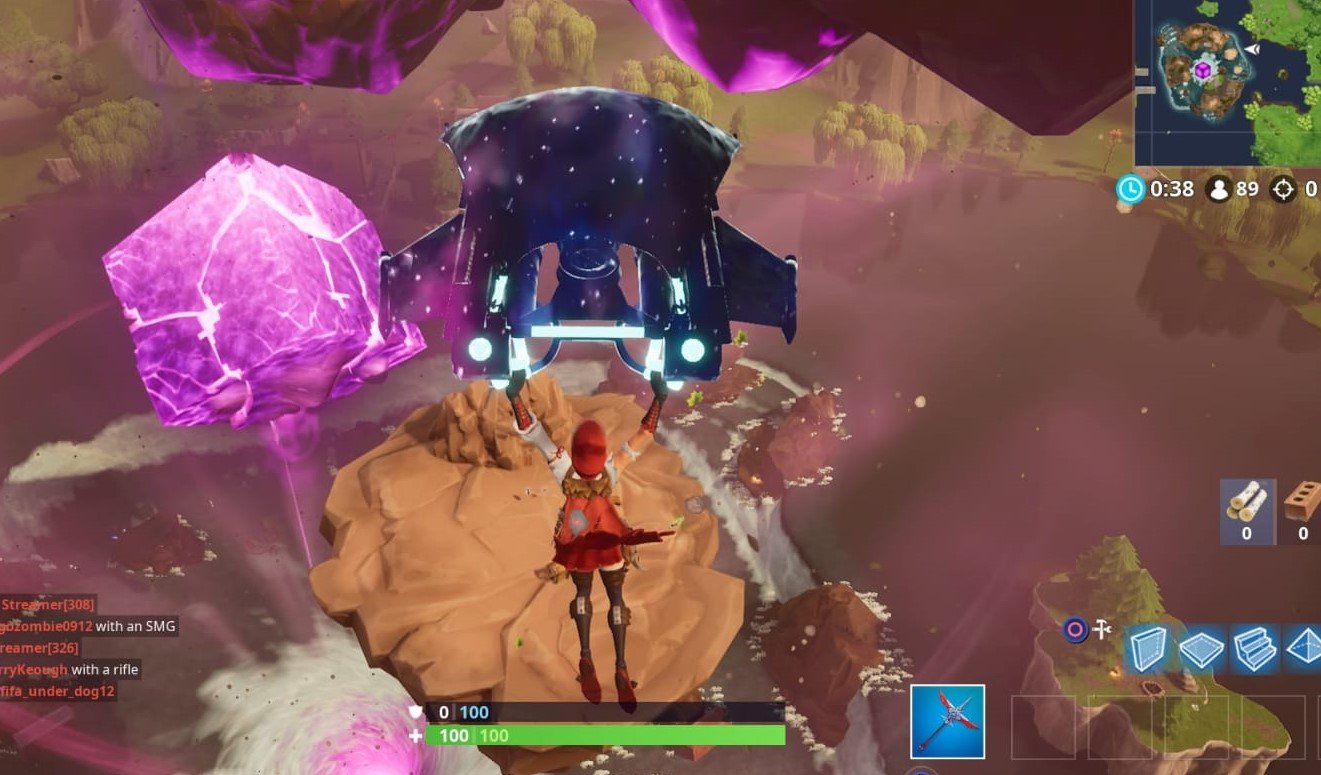This screenshot has height=775, width=1321.
Task: Select the wall building piece
Action: 1147,648
